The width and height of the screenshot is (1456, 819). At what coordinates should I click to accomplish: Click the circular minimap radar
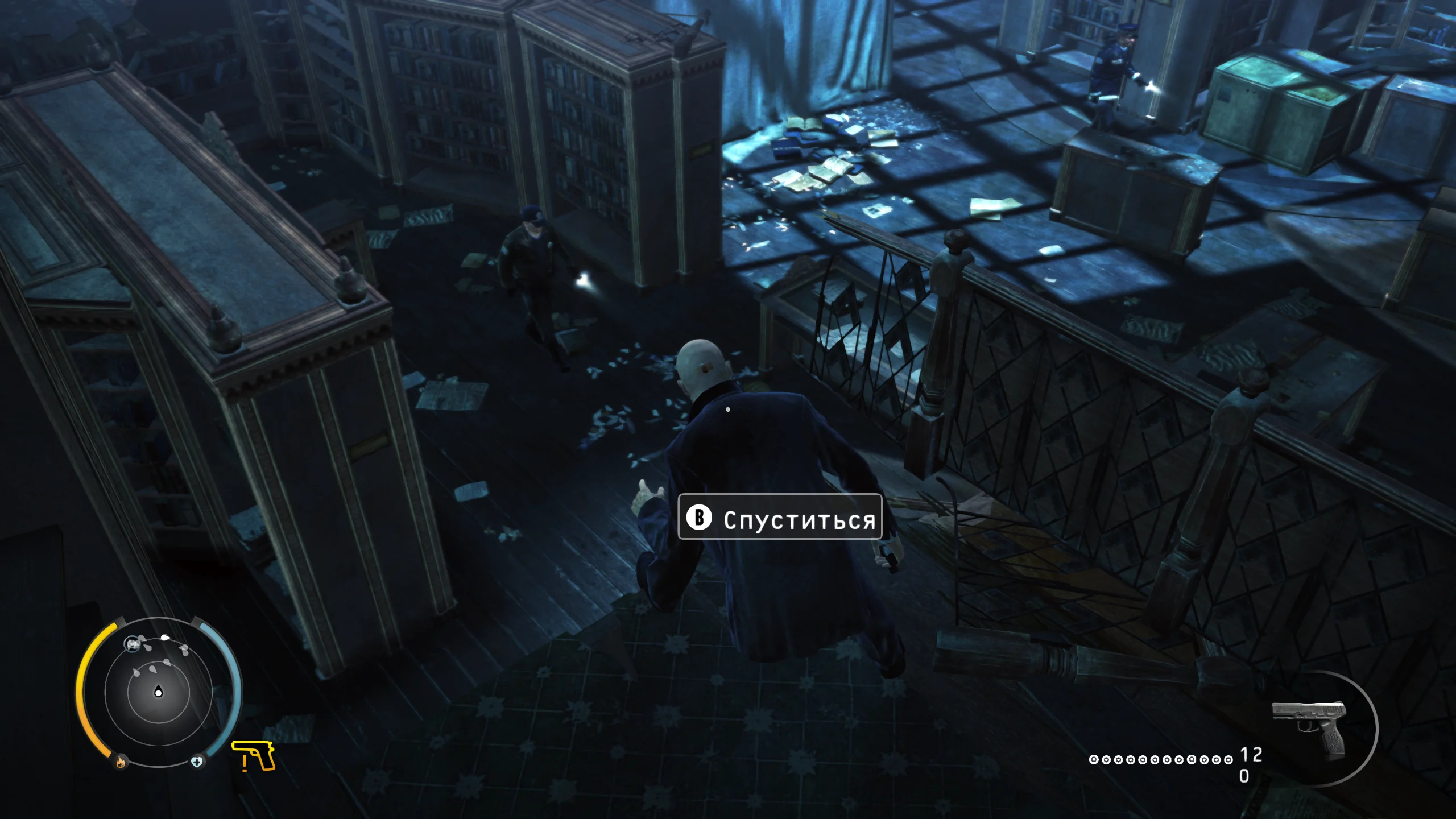[x=158, y=692]
